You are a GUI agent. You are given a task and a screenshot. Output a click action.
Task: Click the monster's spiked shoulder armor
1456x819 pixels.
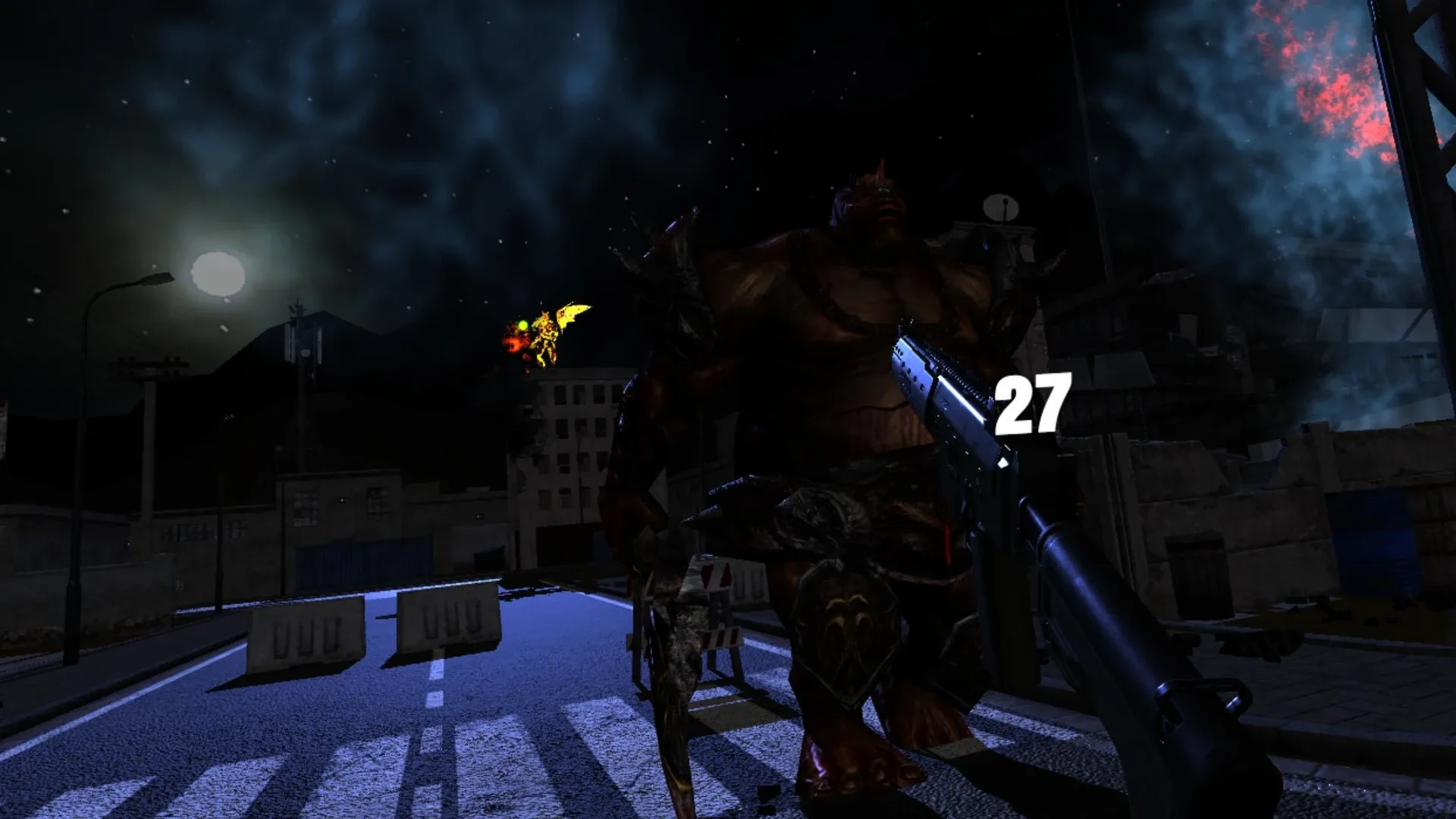[x=667, y=265]
